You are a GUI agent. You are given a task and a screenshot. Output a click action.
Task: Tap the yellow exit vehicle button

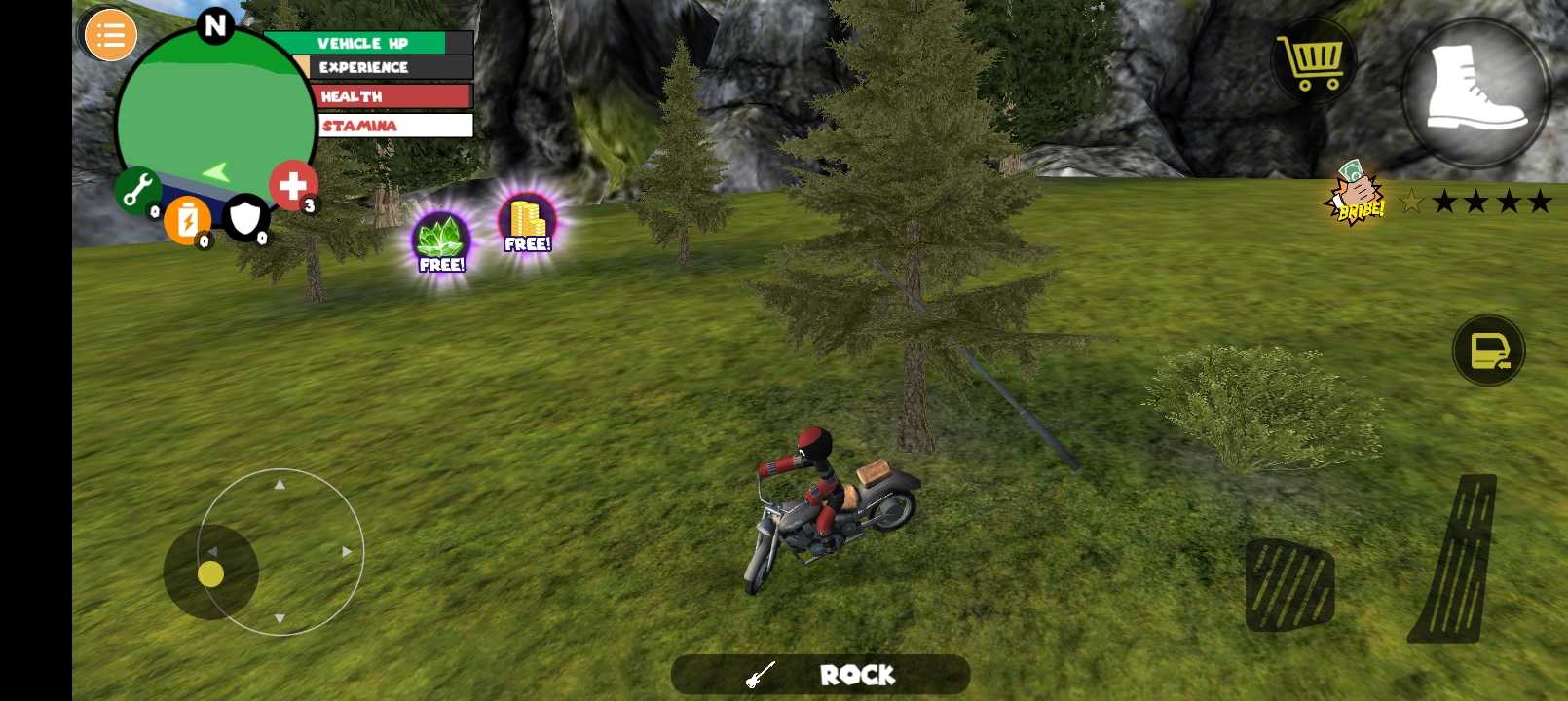pos(1488,350)
